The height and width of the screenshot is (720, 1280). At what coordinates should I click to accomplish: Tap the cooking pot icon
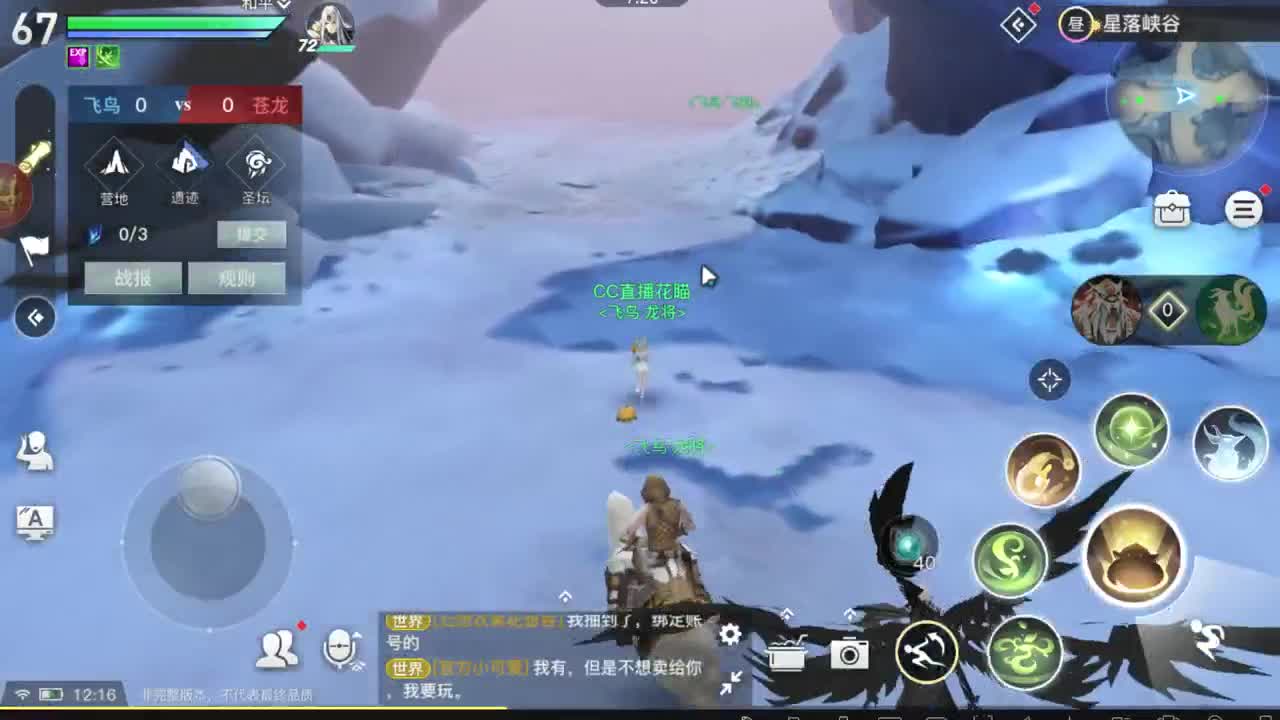point(787,652)
